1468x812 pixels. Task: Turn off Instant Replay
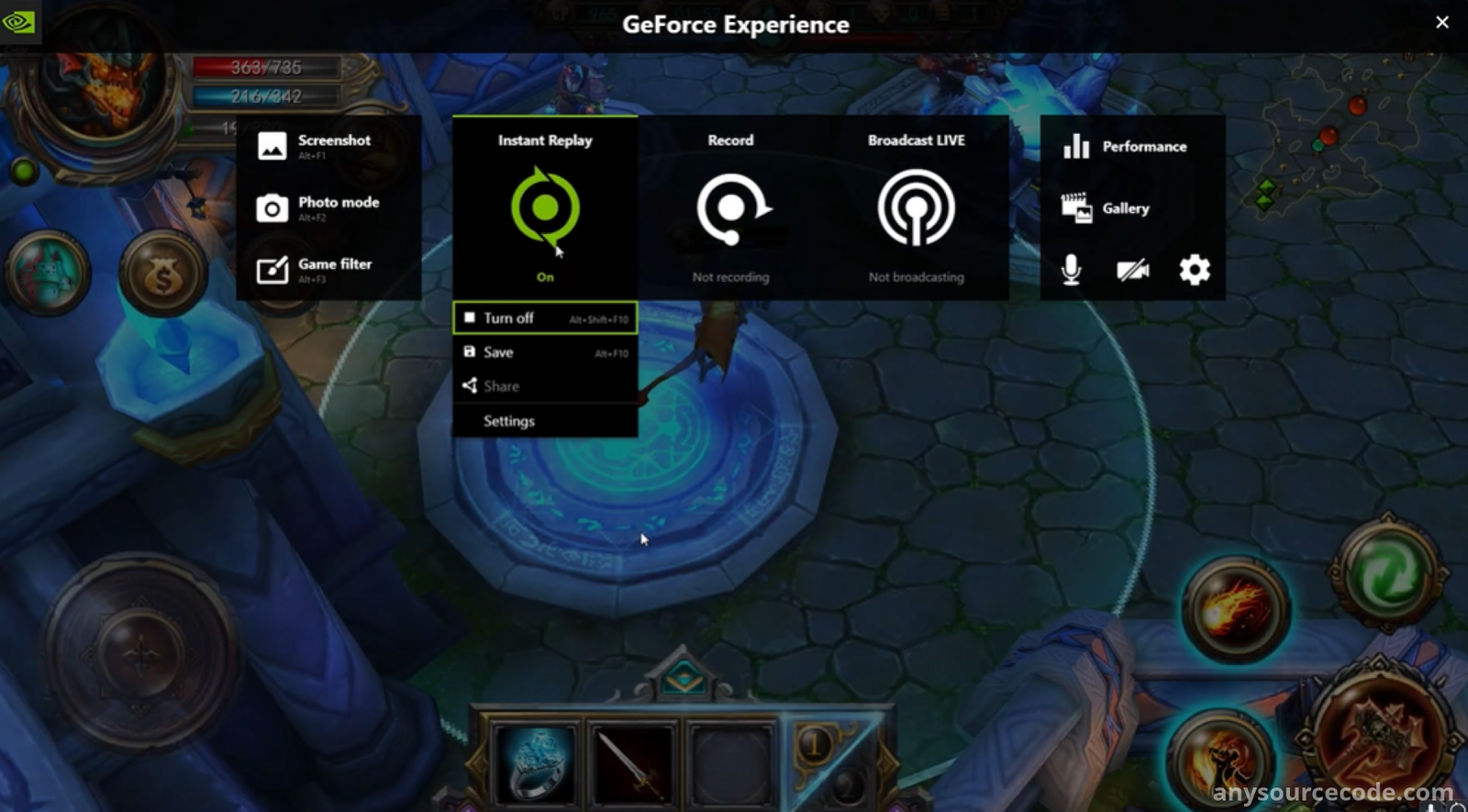tap(545, 318)
